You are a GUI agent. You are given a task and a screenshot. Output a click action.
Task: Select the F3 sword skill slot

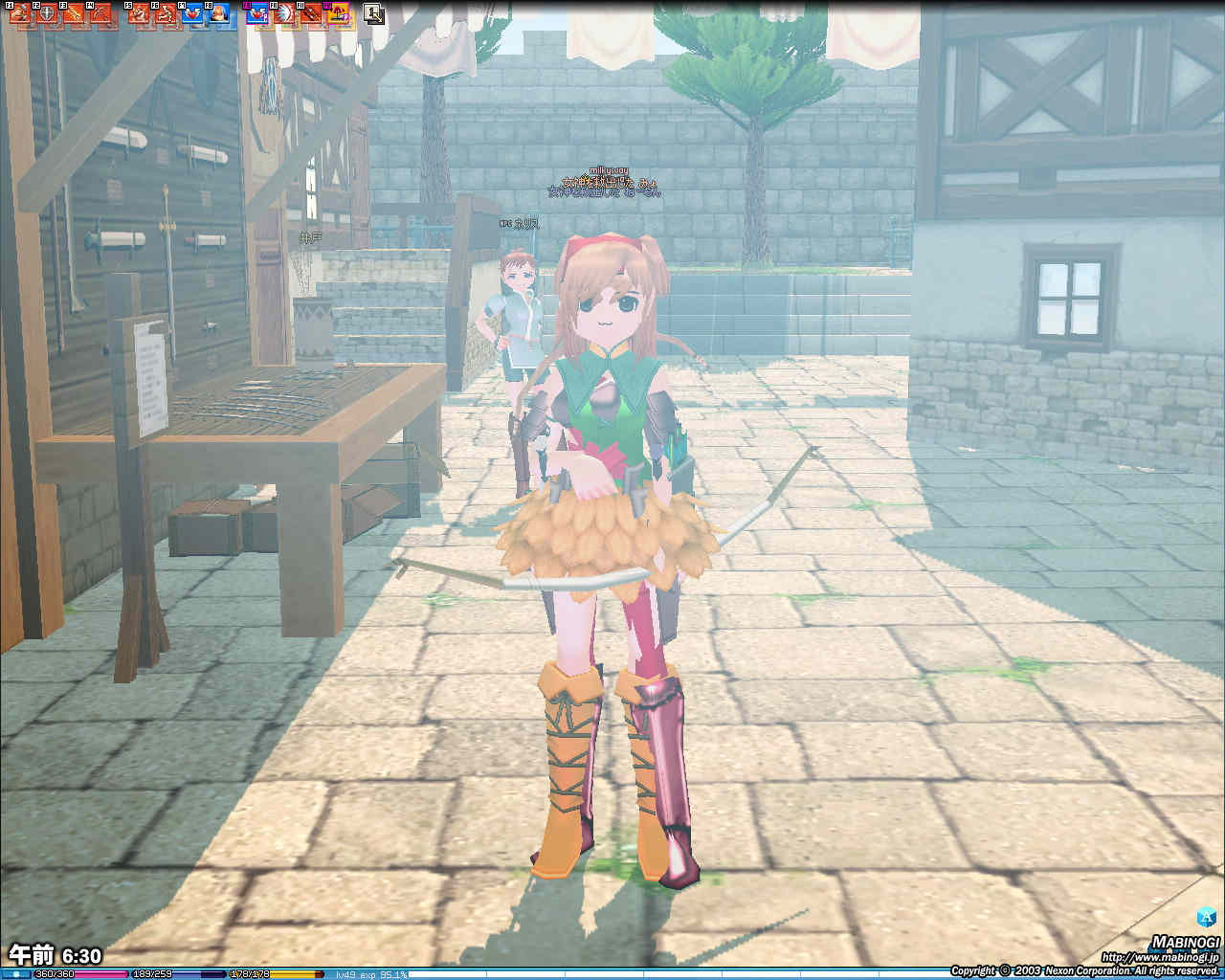click(73, 13)
